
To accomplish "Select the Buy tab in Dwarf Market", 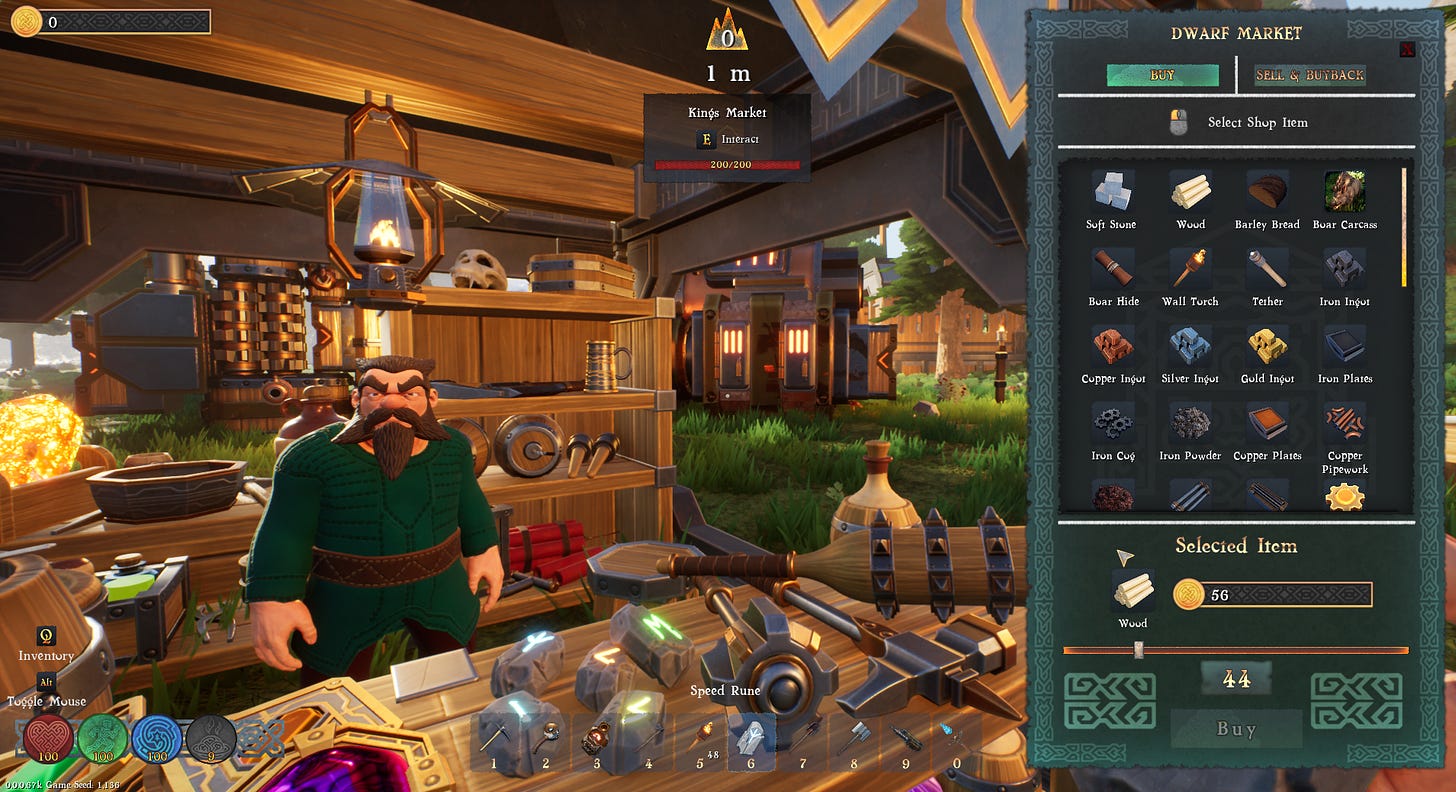I will pos(1162,75).
